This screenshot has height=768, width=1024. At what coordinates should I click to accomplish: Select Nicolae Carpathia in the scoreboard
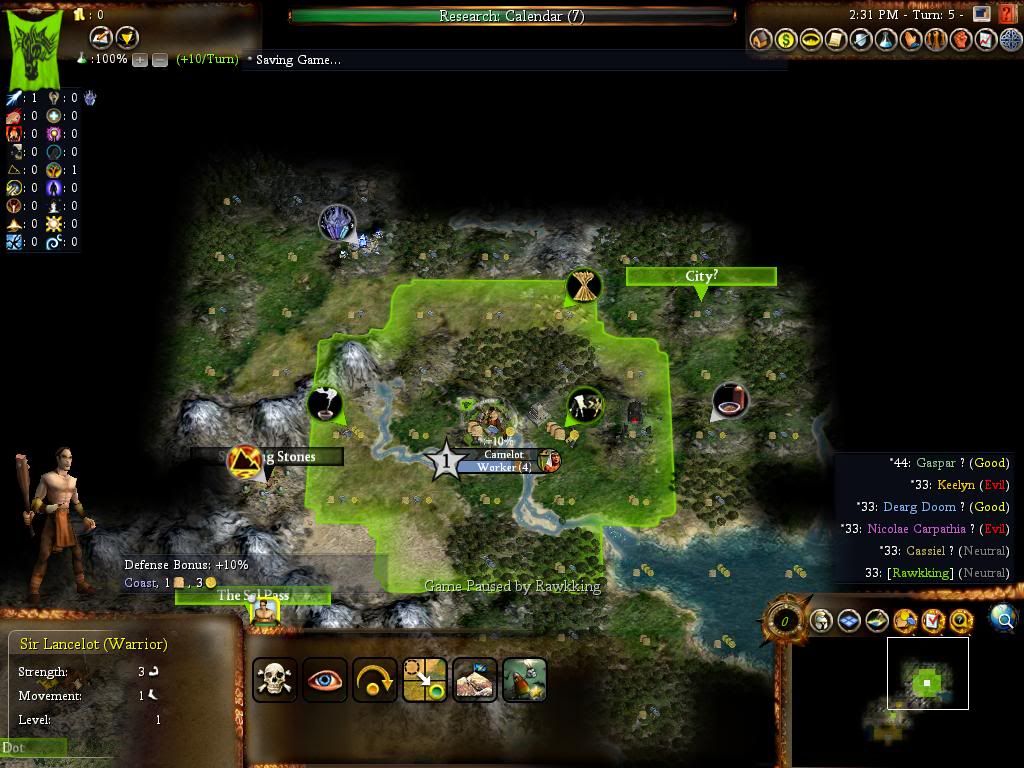coord(916,529)
